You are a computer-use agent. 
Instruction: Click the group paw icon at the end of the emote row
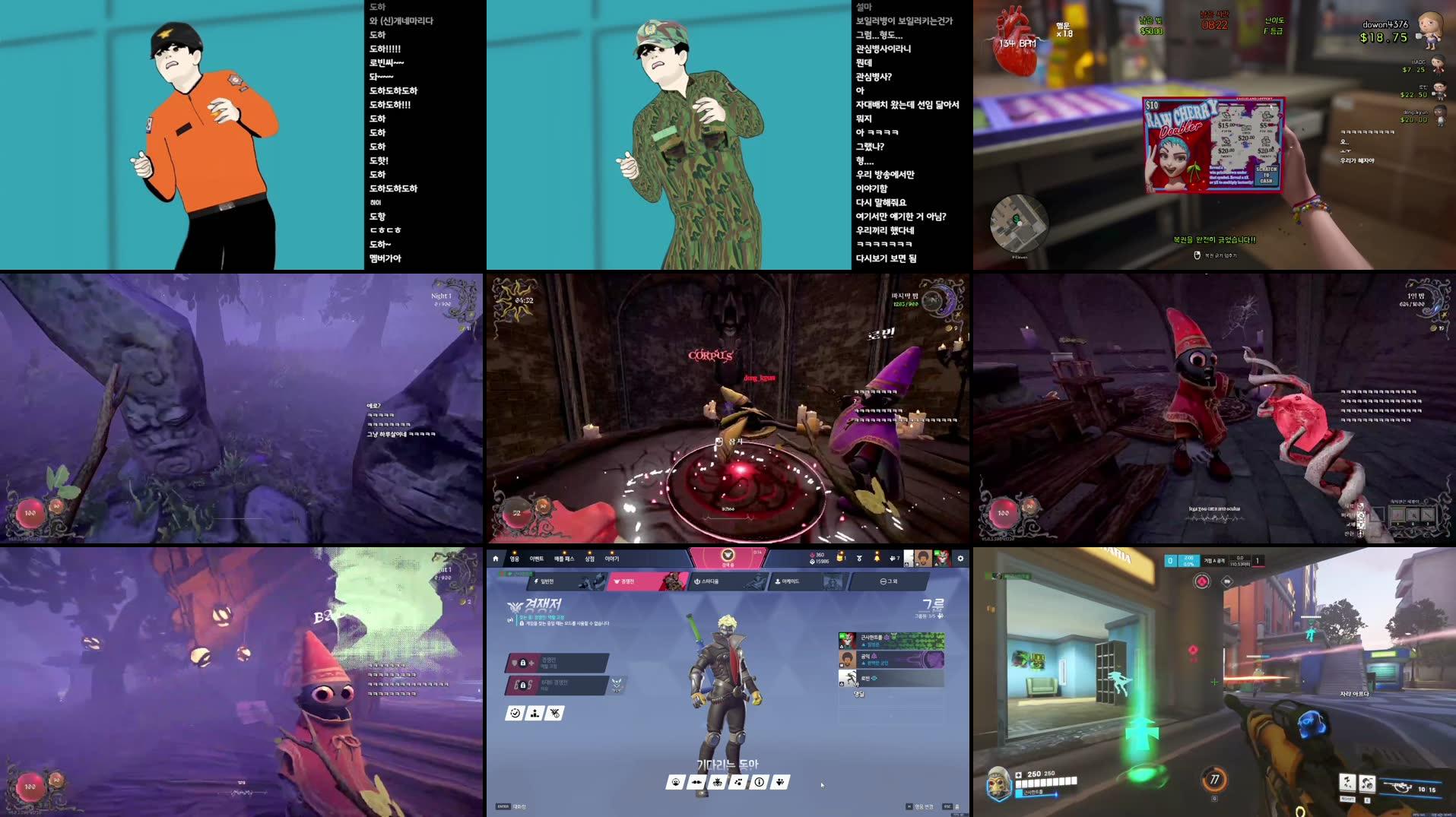point(780,782)
